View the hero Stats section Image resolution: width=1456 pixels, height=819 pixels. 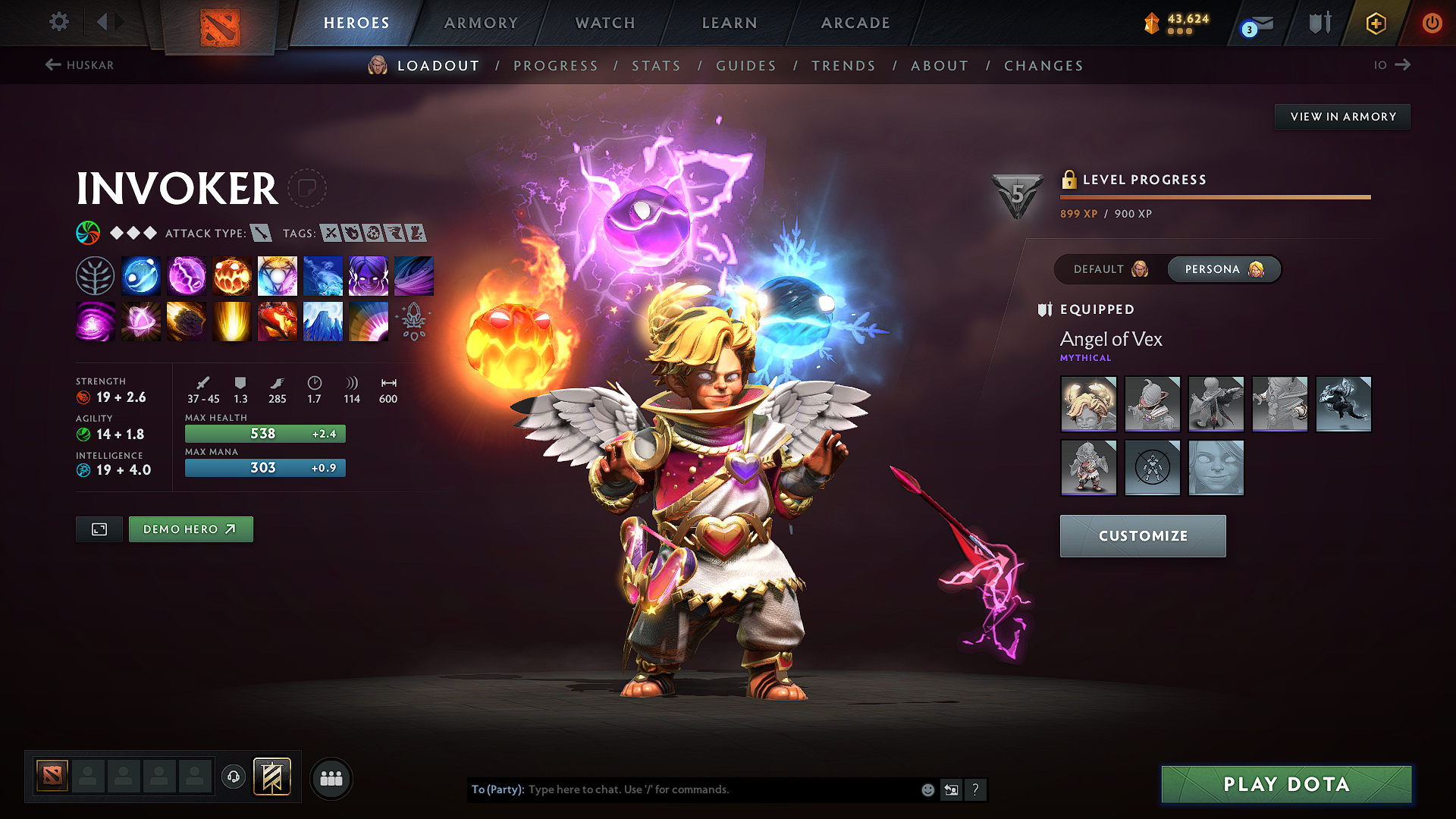(657, 66)
